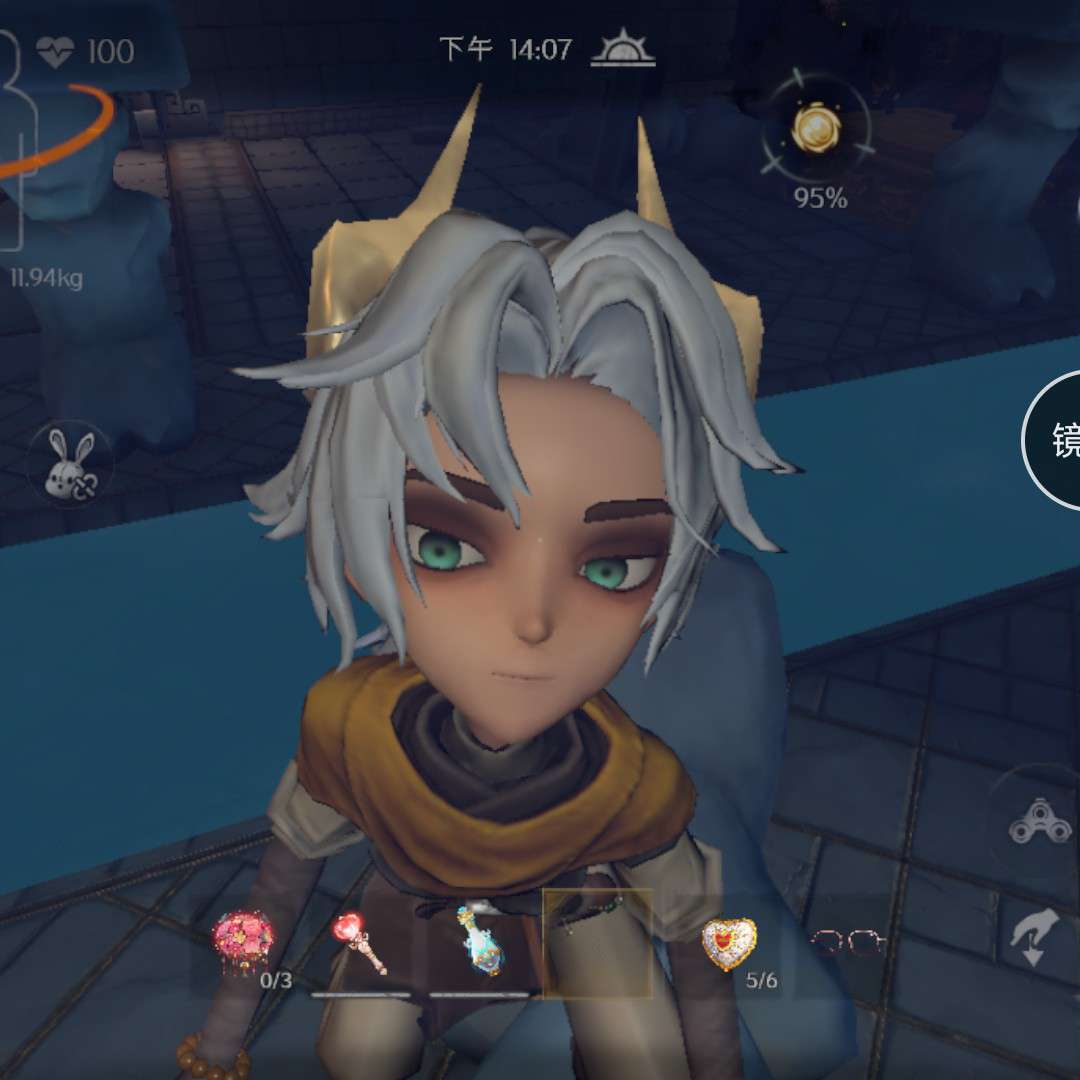Tap the three-circle spinner icon button
The image size is (1080, 1080).
coord(1033,823)
